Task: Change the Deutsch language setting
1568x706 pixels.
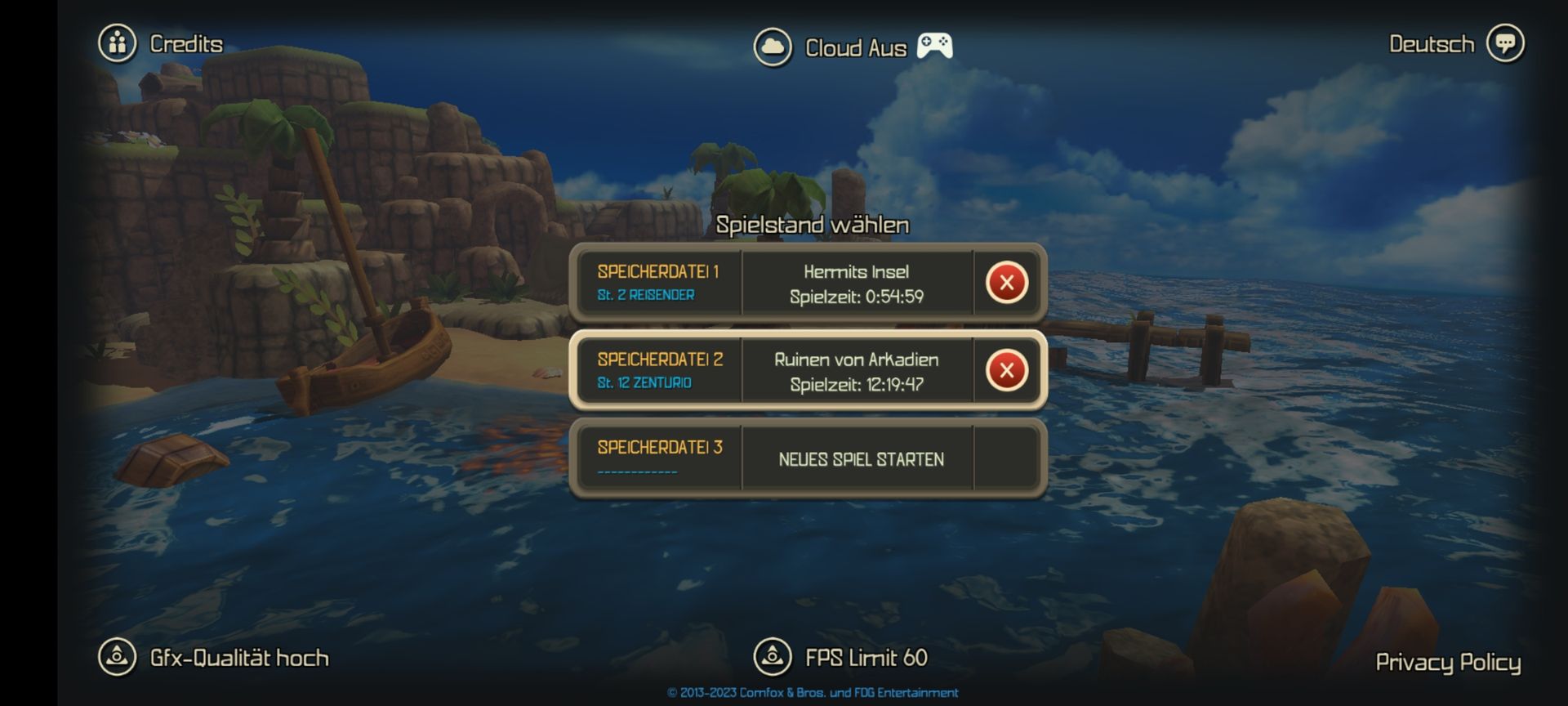Action: click(1455, 43)
